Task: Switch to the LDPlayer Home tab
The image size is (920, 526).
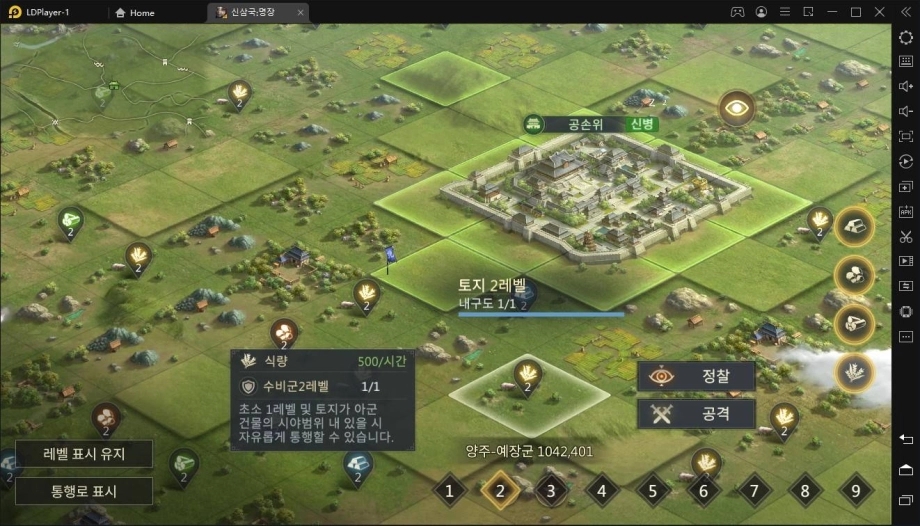Action: coord(135,12)
